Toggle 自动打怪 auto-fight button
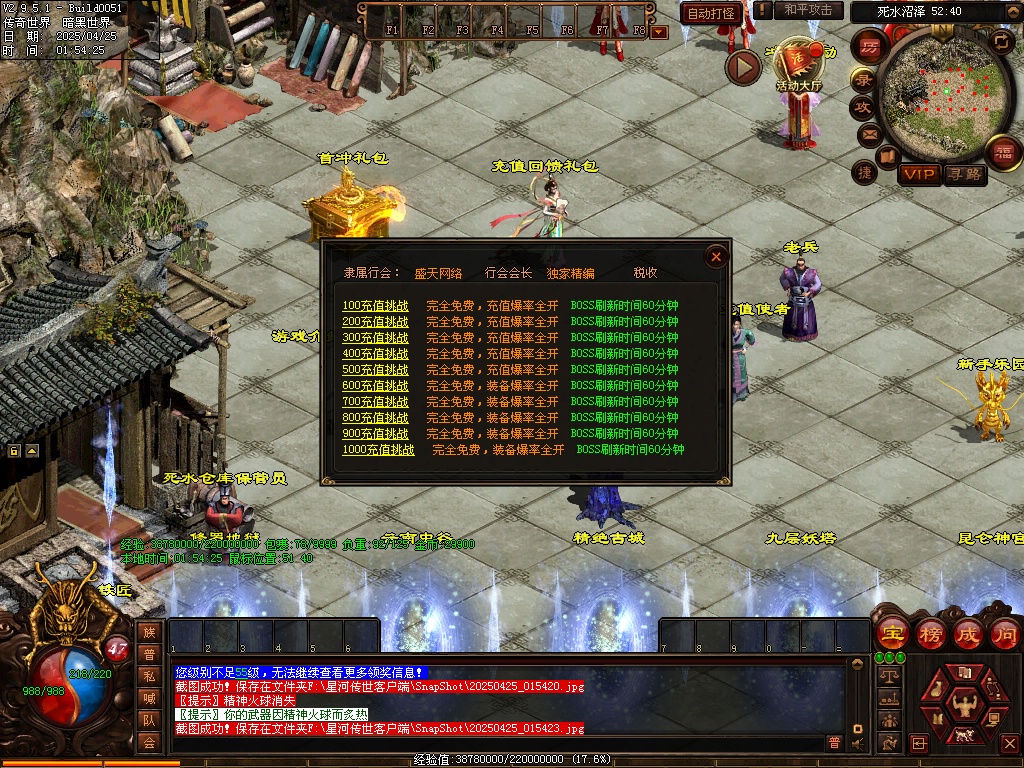 coord(712,13)
